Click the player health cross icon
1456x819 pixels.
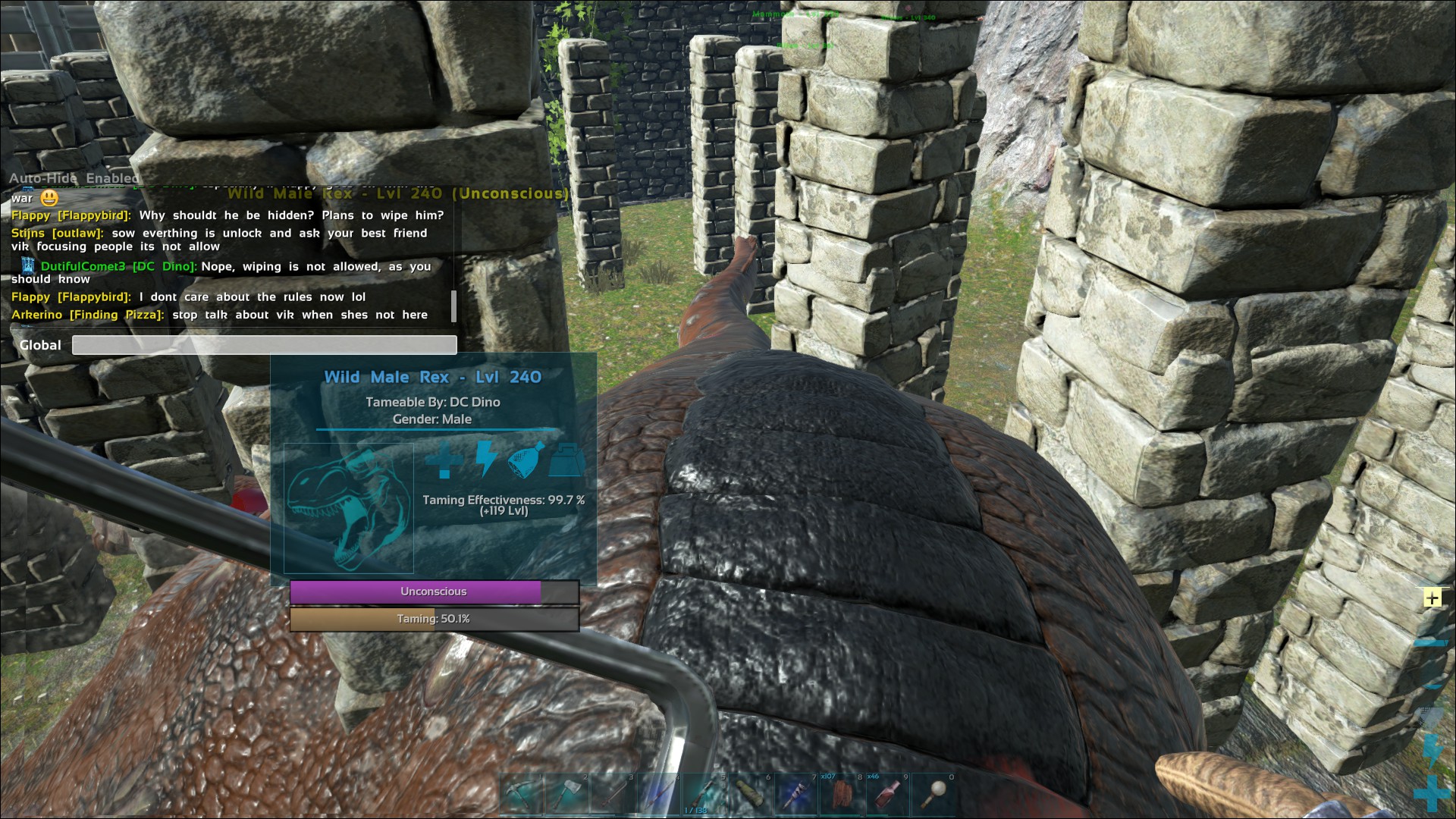click(1432, 793)
